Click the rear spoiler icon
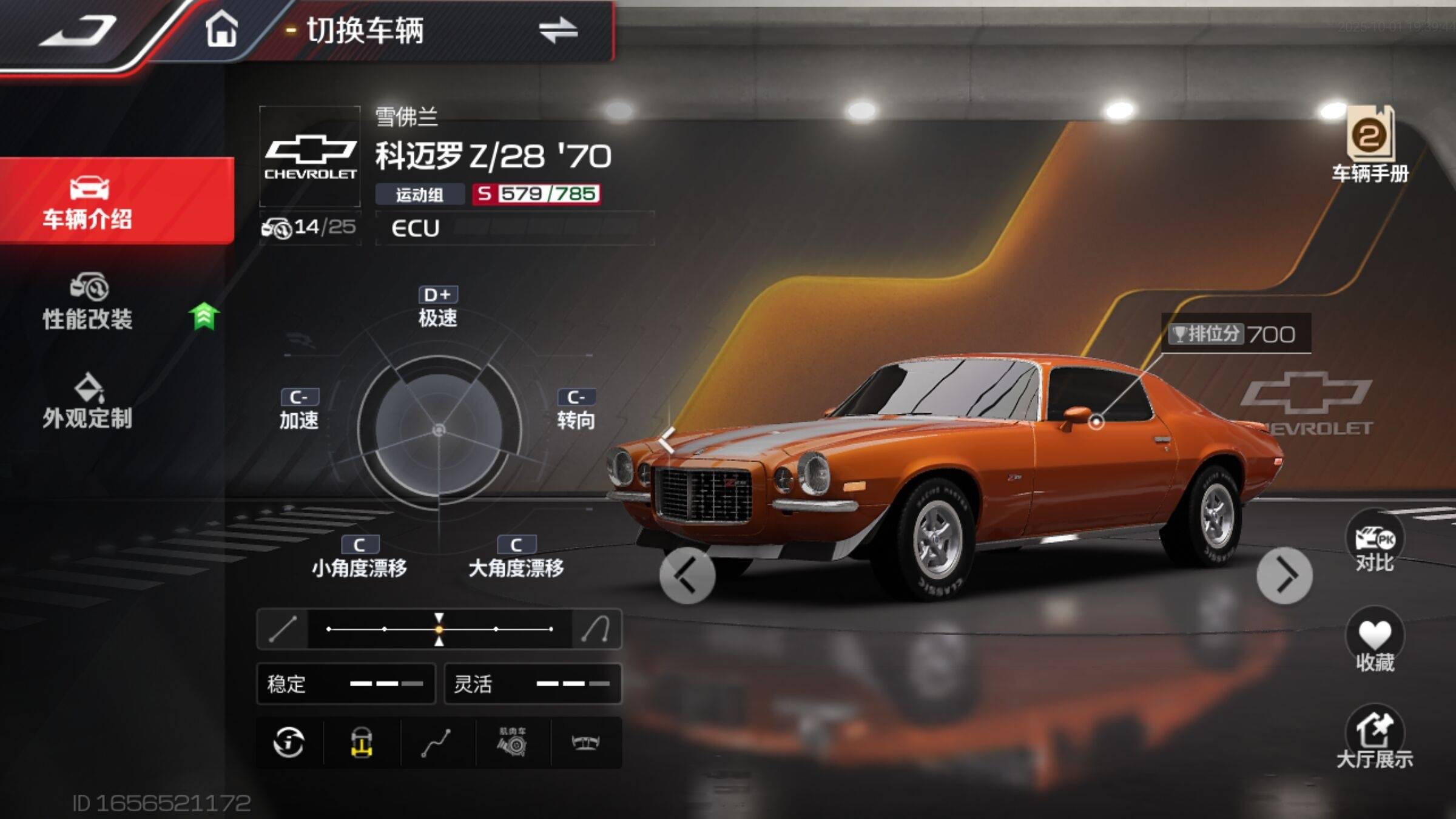 tap(585, 743)
